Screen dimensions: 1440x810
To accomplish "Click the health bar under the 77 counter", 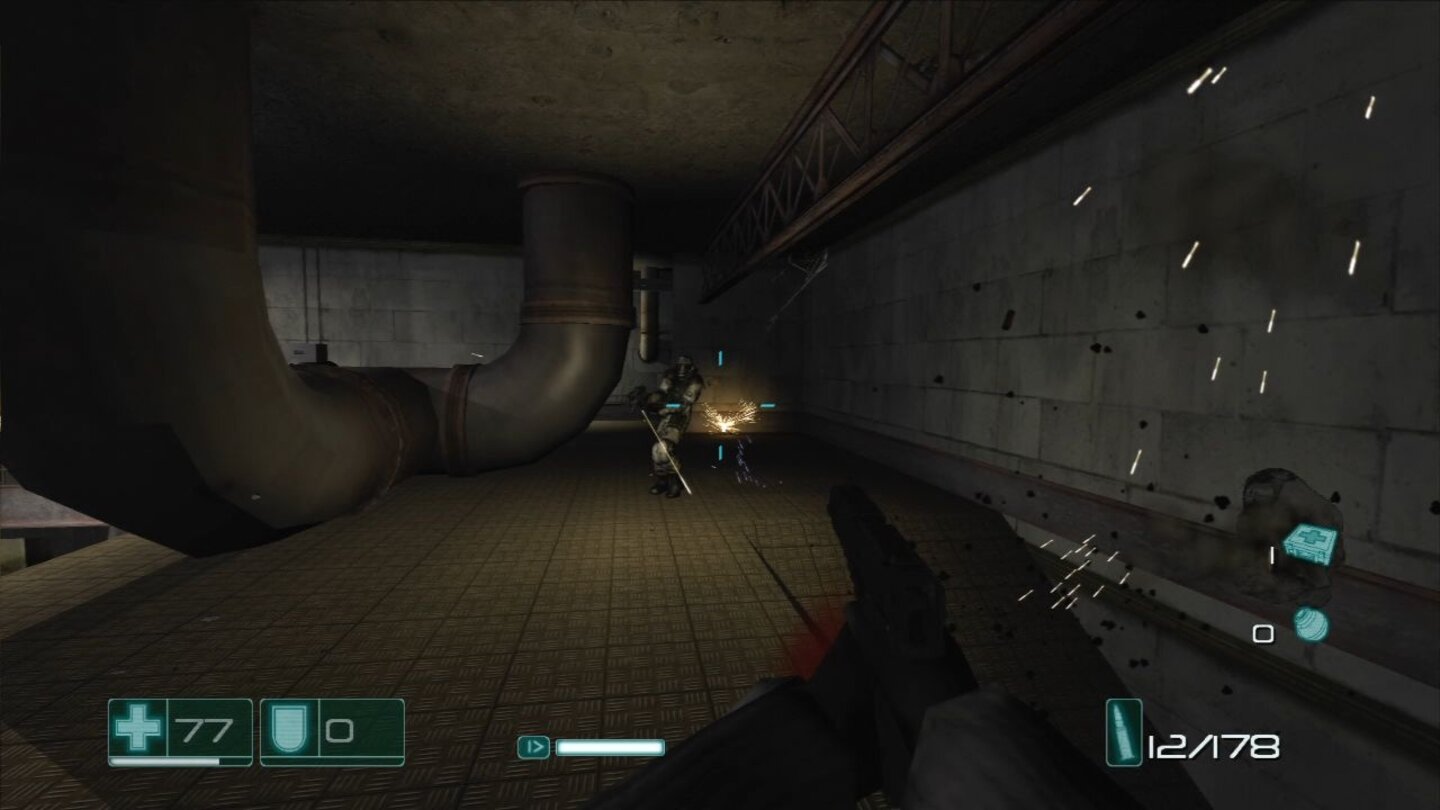I will pyautogui.click(x=163, y=762).
